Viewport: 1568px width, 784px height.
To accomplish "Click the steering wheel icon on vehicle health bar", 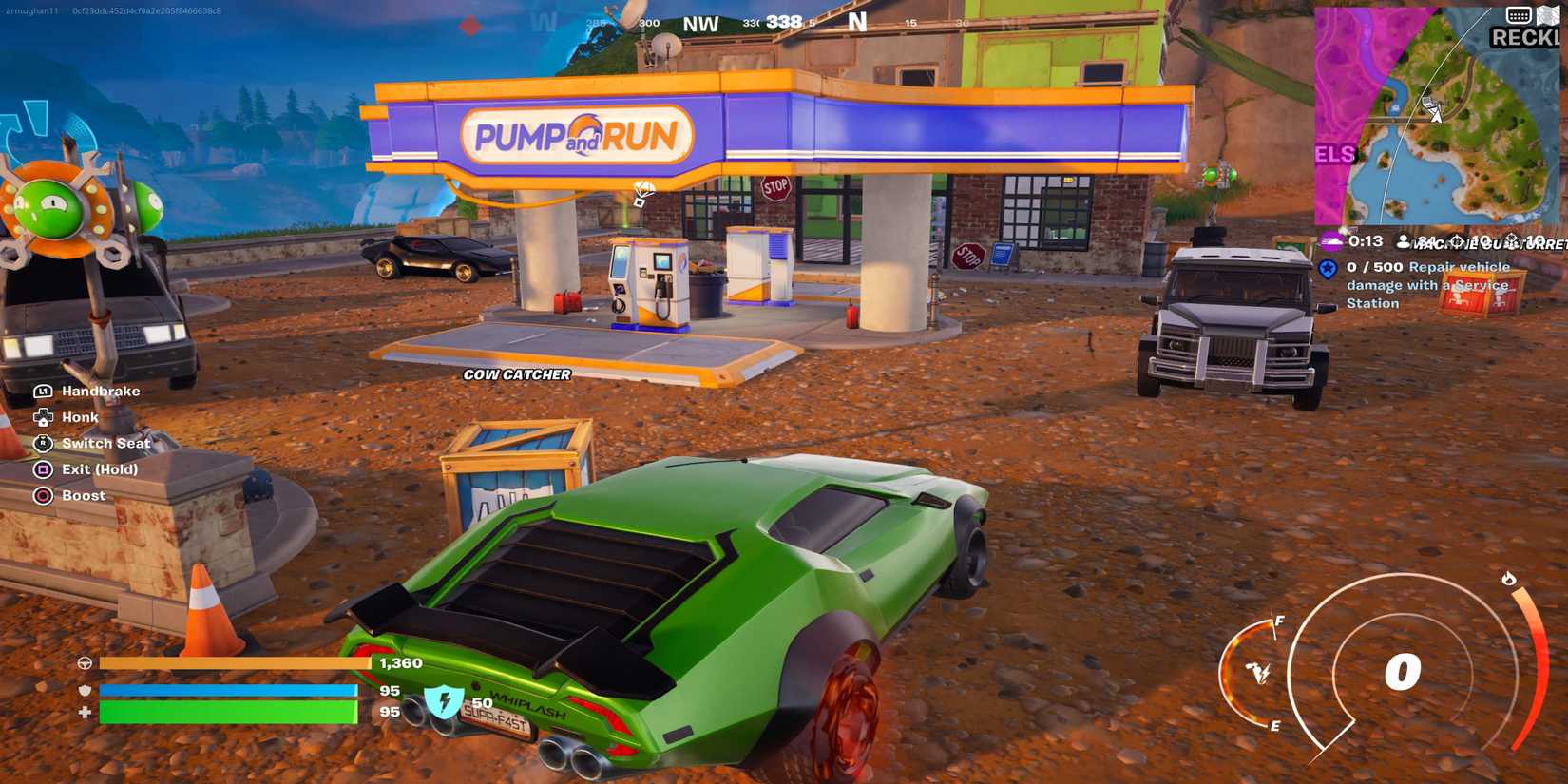I will click(86, 663).
